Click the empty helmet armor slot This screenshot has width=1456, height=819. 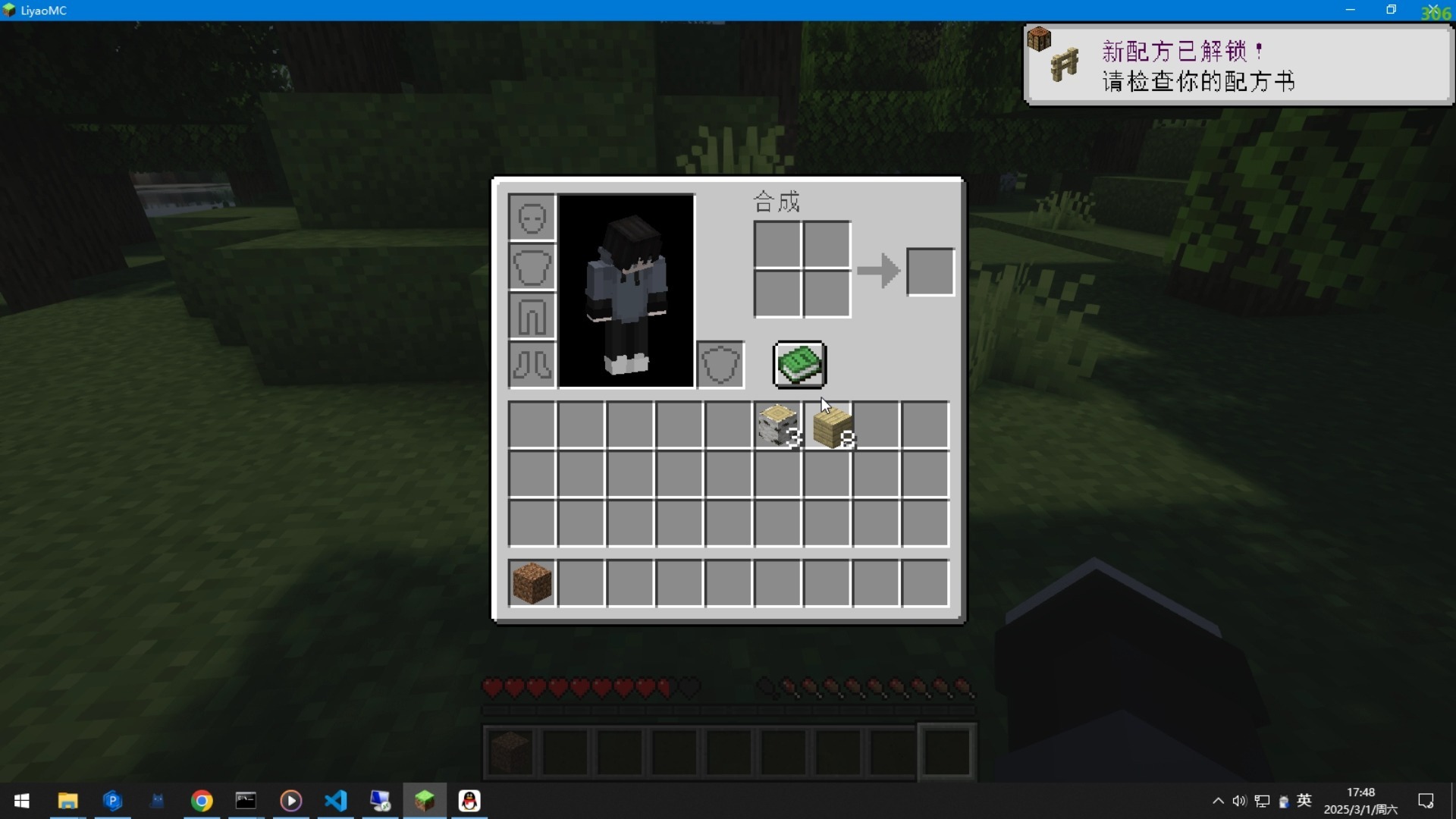coord(531,218)
